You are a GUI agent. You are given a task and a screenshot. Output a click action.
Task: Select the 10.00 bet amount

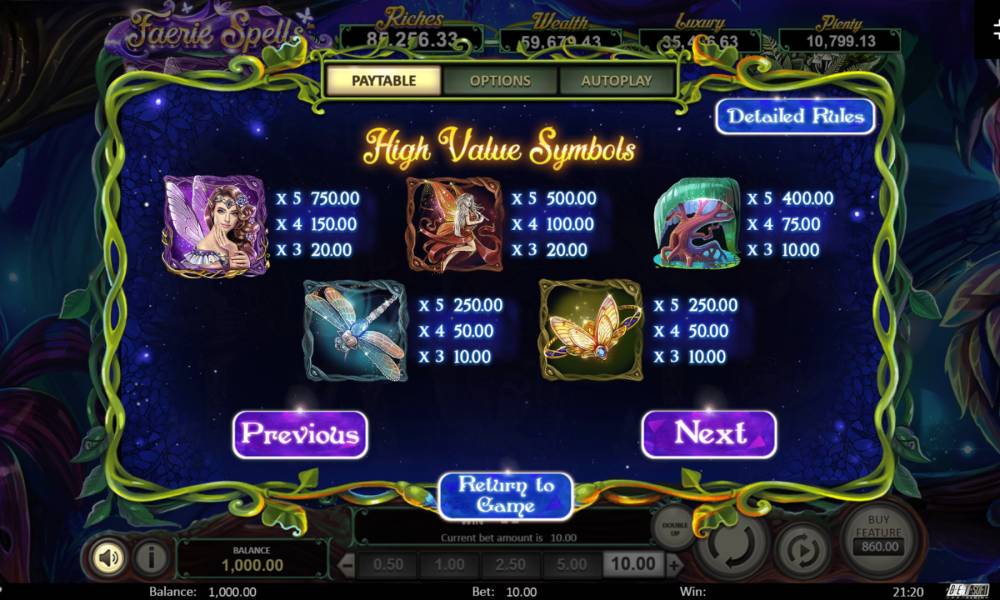633,565
